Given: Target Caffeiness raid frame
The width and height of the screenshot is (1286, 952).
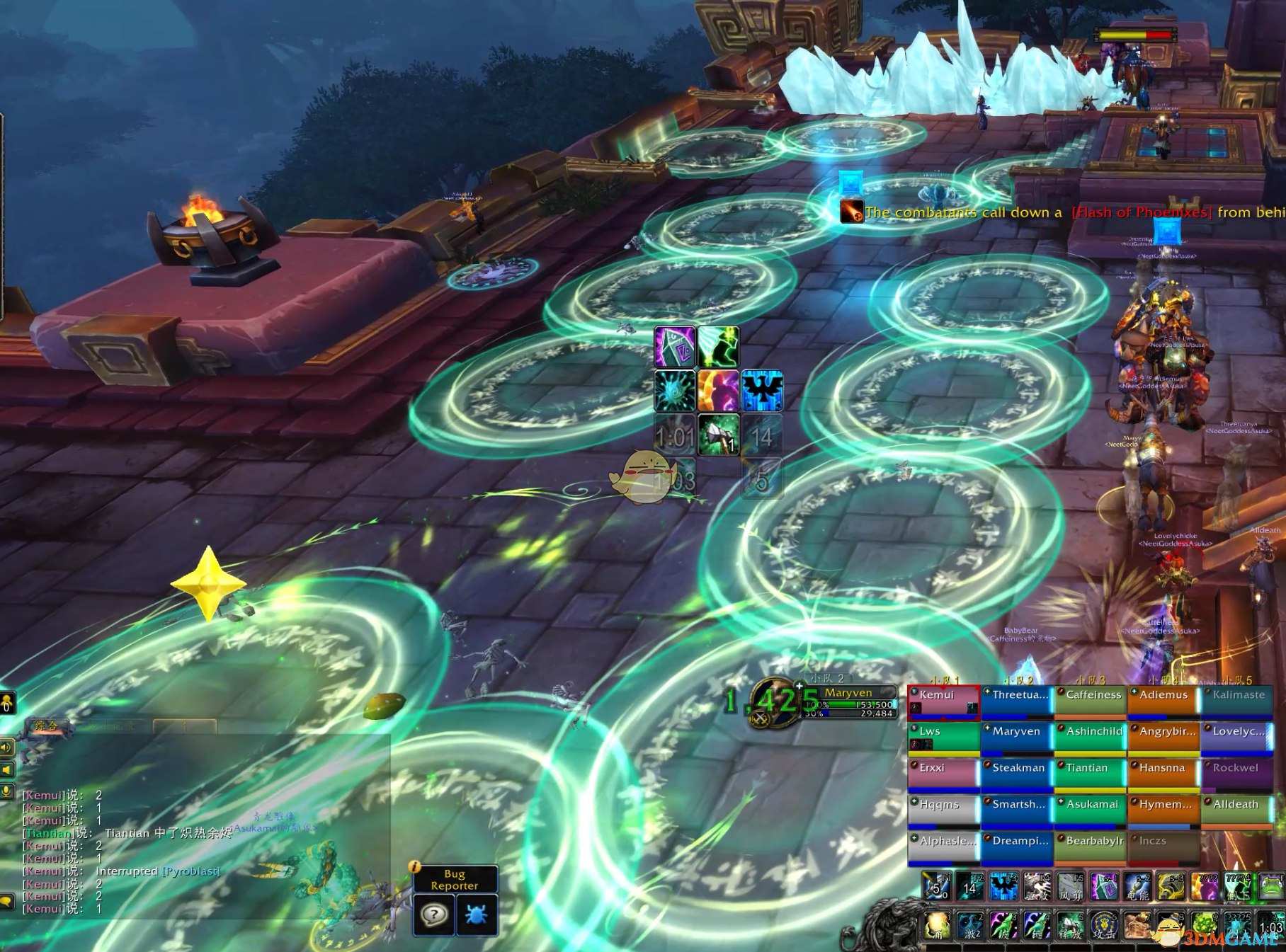Looking at the screenshot, I should click(1090, 701).
